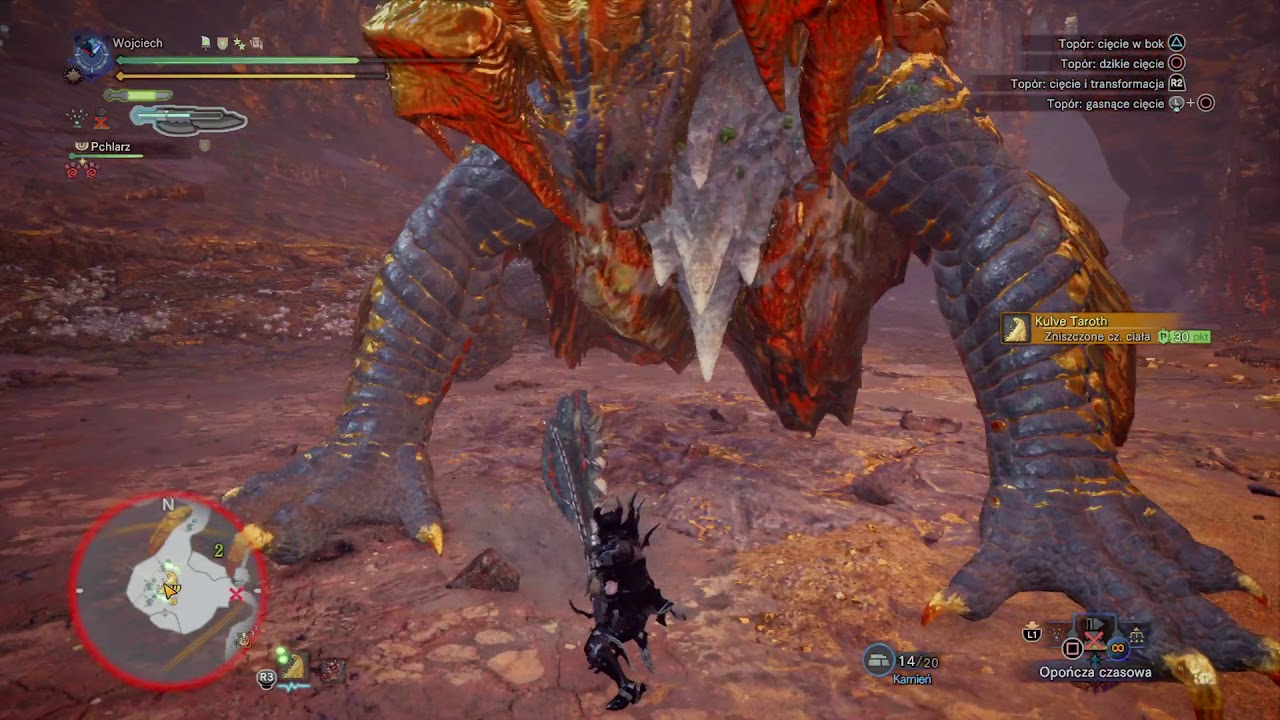Toggle the Pchlarz palico status emblem
Image resolution: width=1280 pixels, height=720 pixels.
[83, 146]
